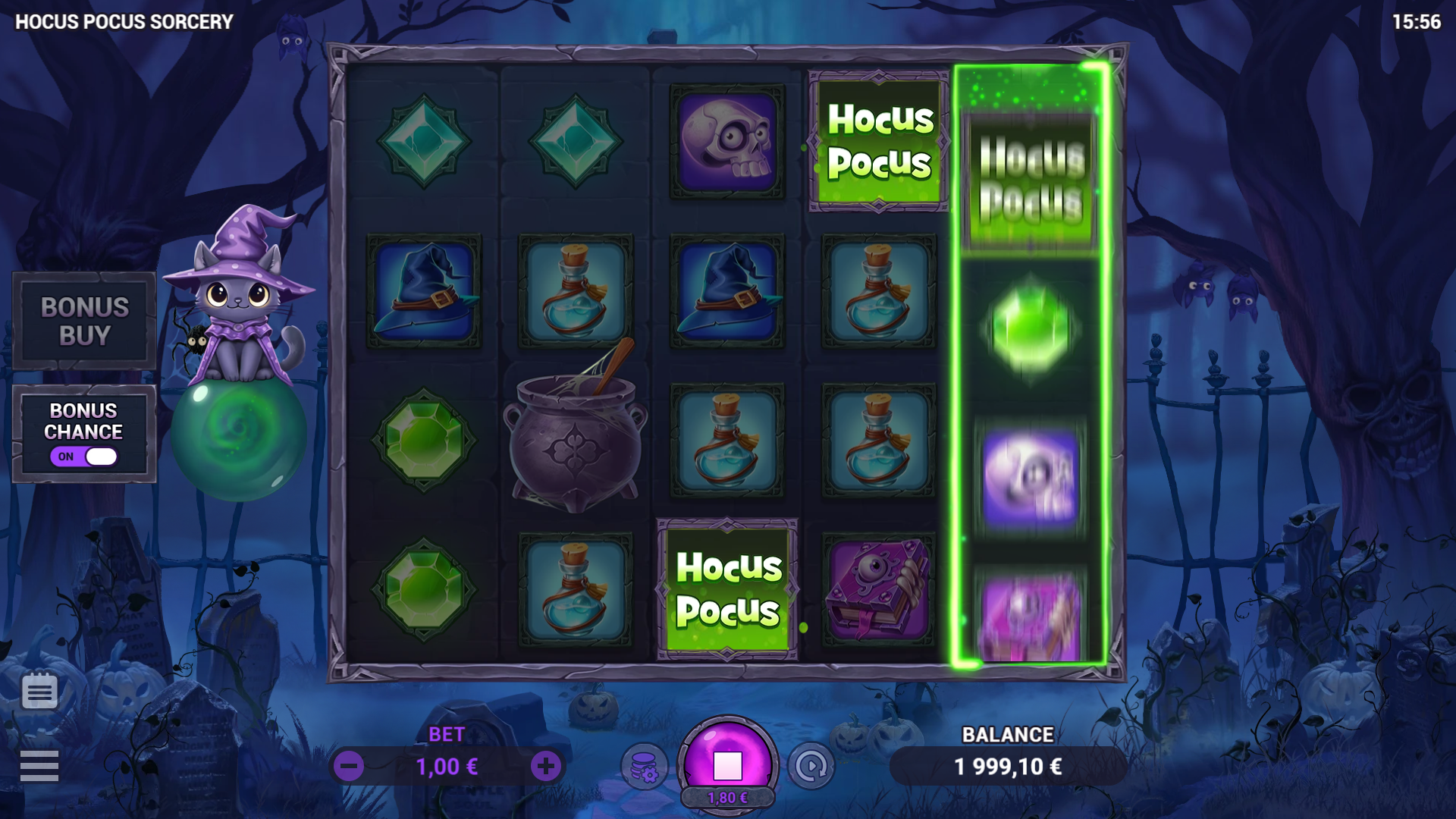The height and width of the screenshot is (819, 1456).
Task: Stop the spin with the purple button
Action: pos(727,764)
